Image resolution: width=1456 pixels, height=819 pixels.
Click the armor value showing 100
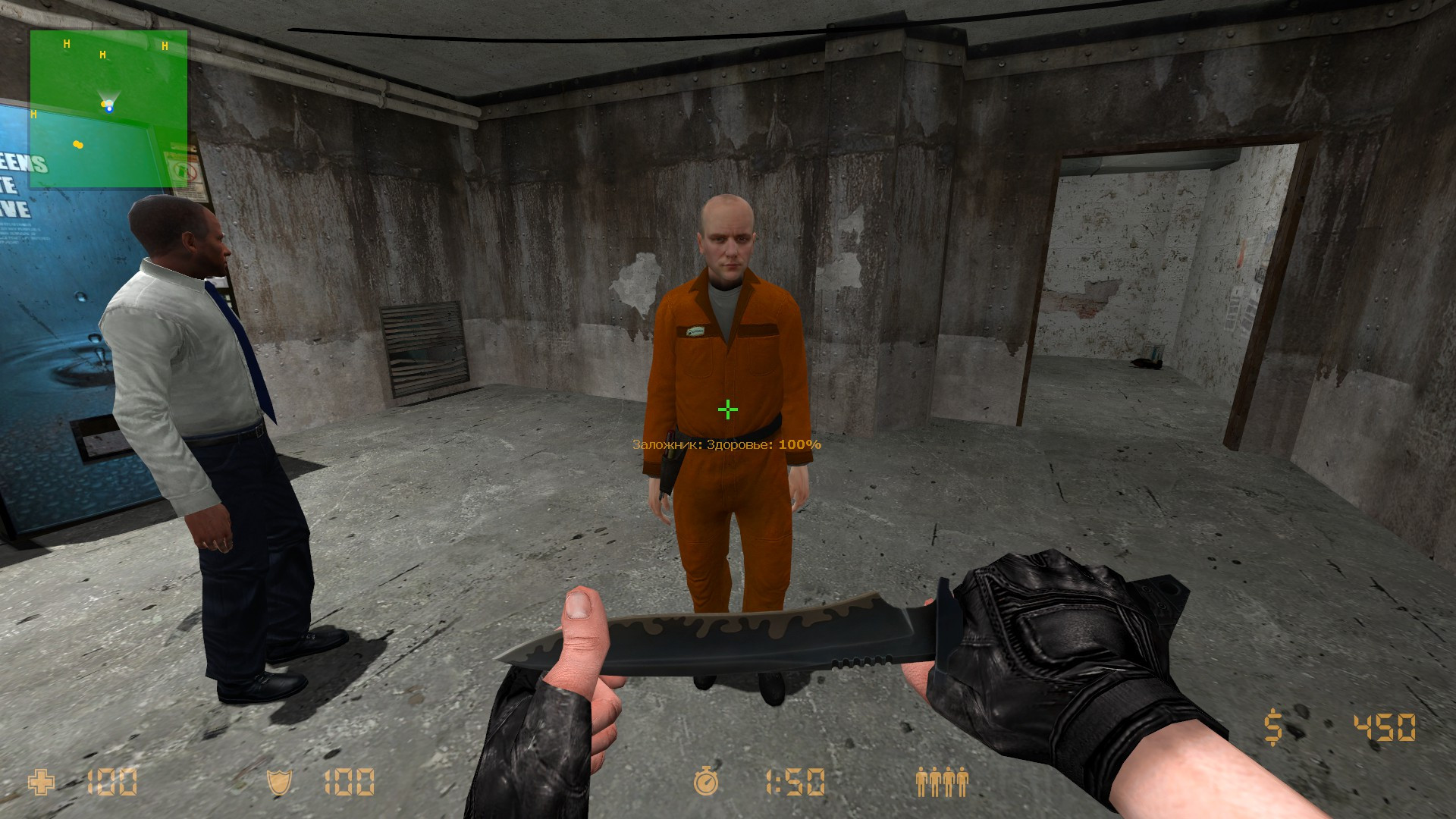click(x=349, y=780)
